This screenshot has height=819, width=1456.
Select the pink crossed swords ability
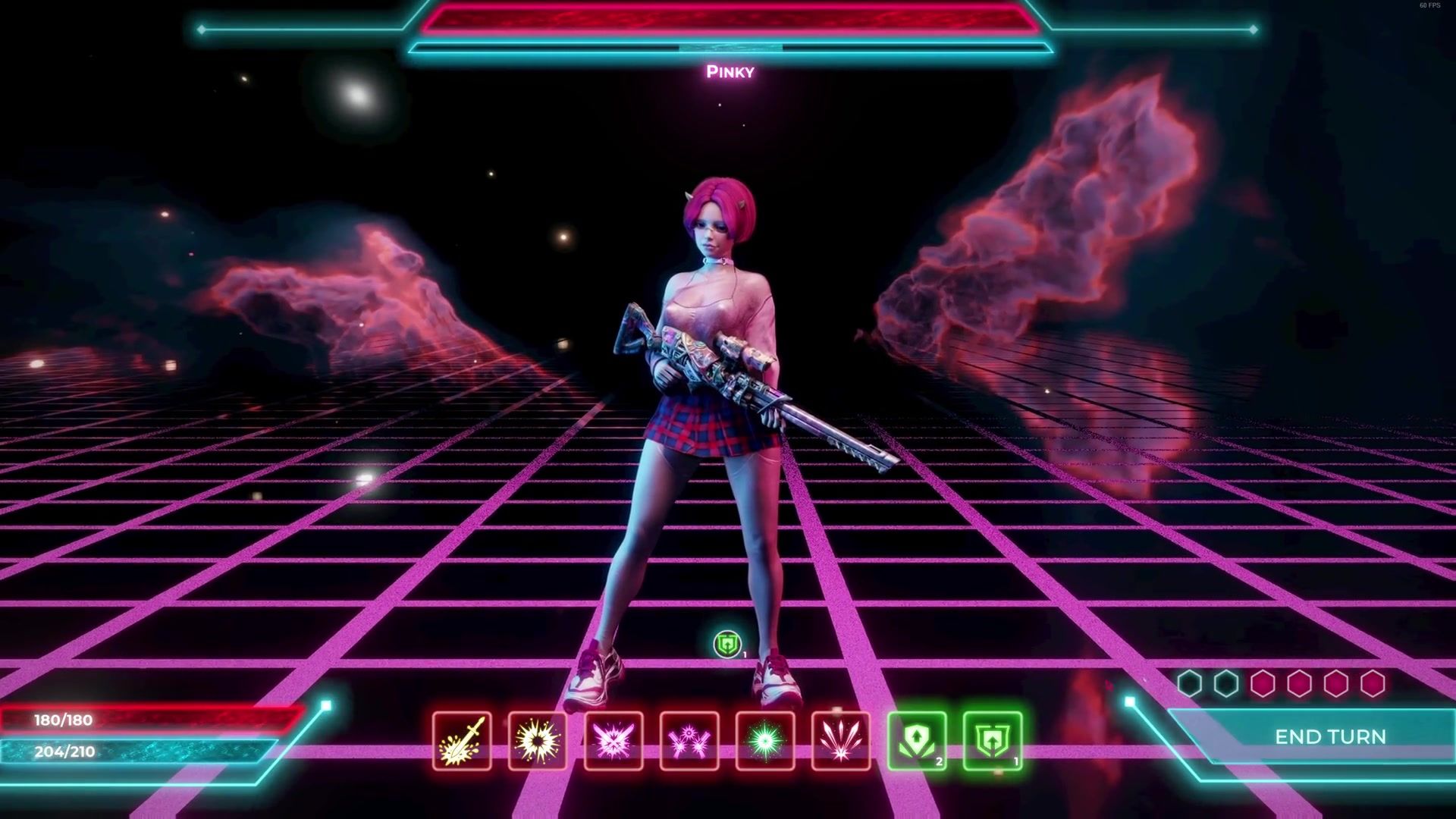pos(613,741)
